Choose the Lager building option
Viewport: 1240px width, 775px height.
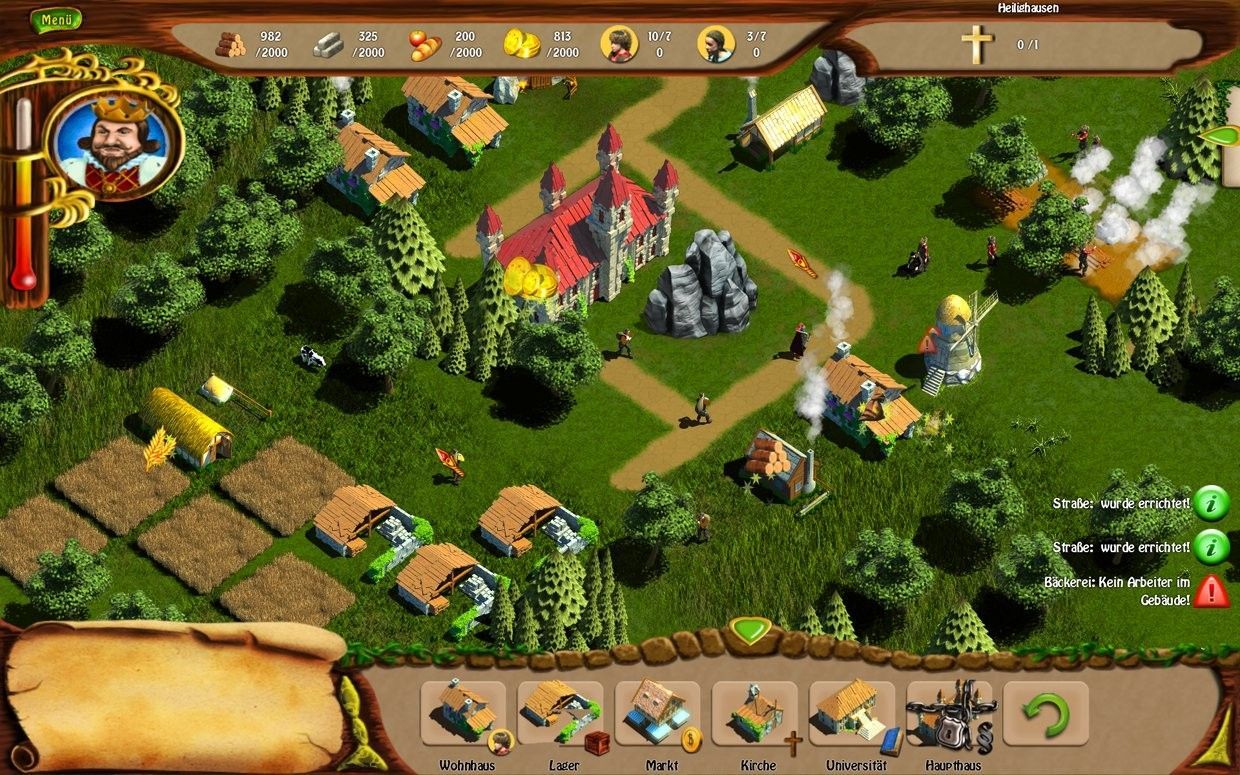(560, 713)
